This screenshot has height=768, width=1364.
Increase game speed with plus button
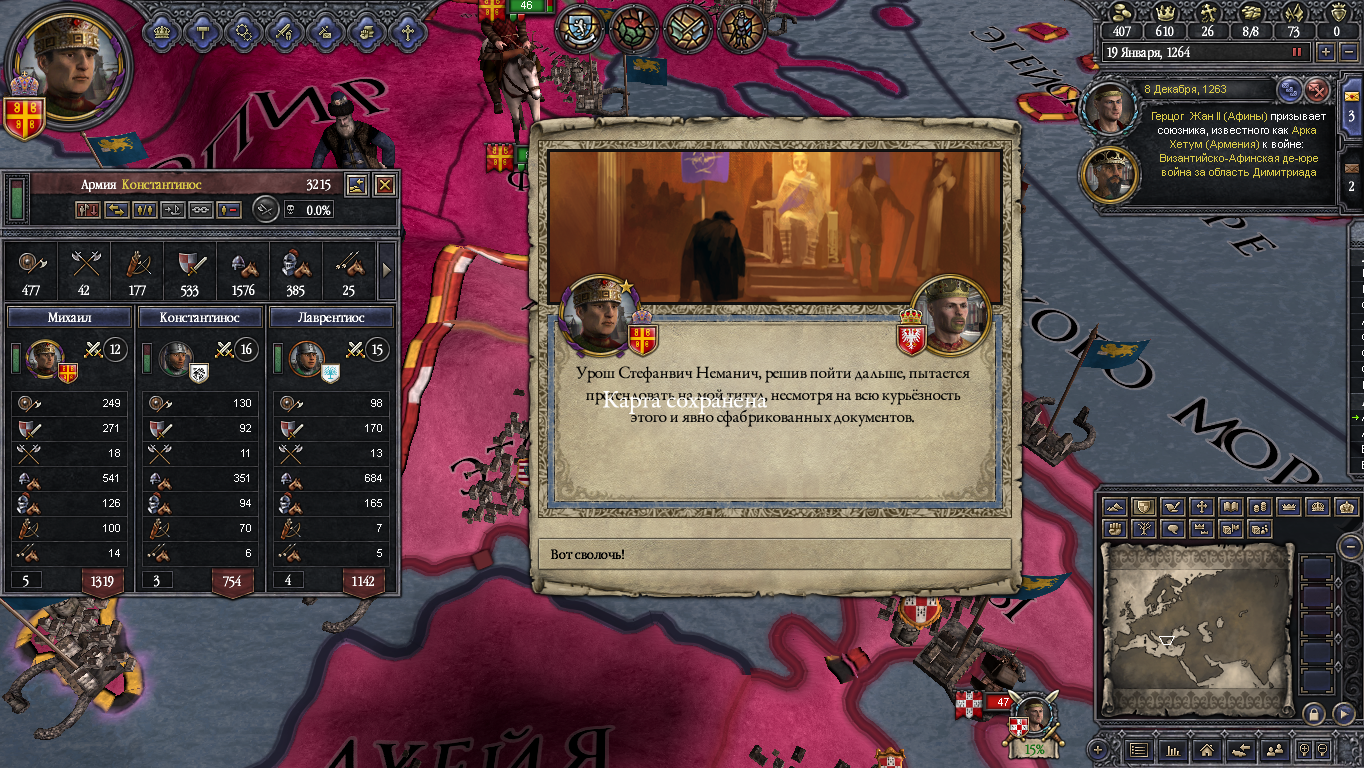coord(1326,52)
